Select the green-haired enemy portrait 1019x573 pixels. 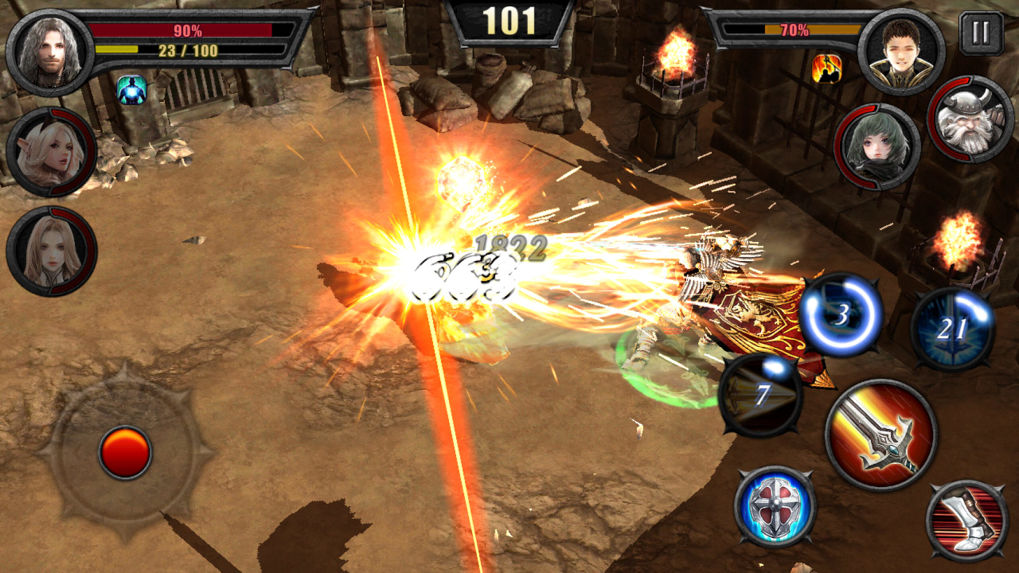877,148
